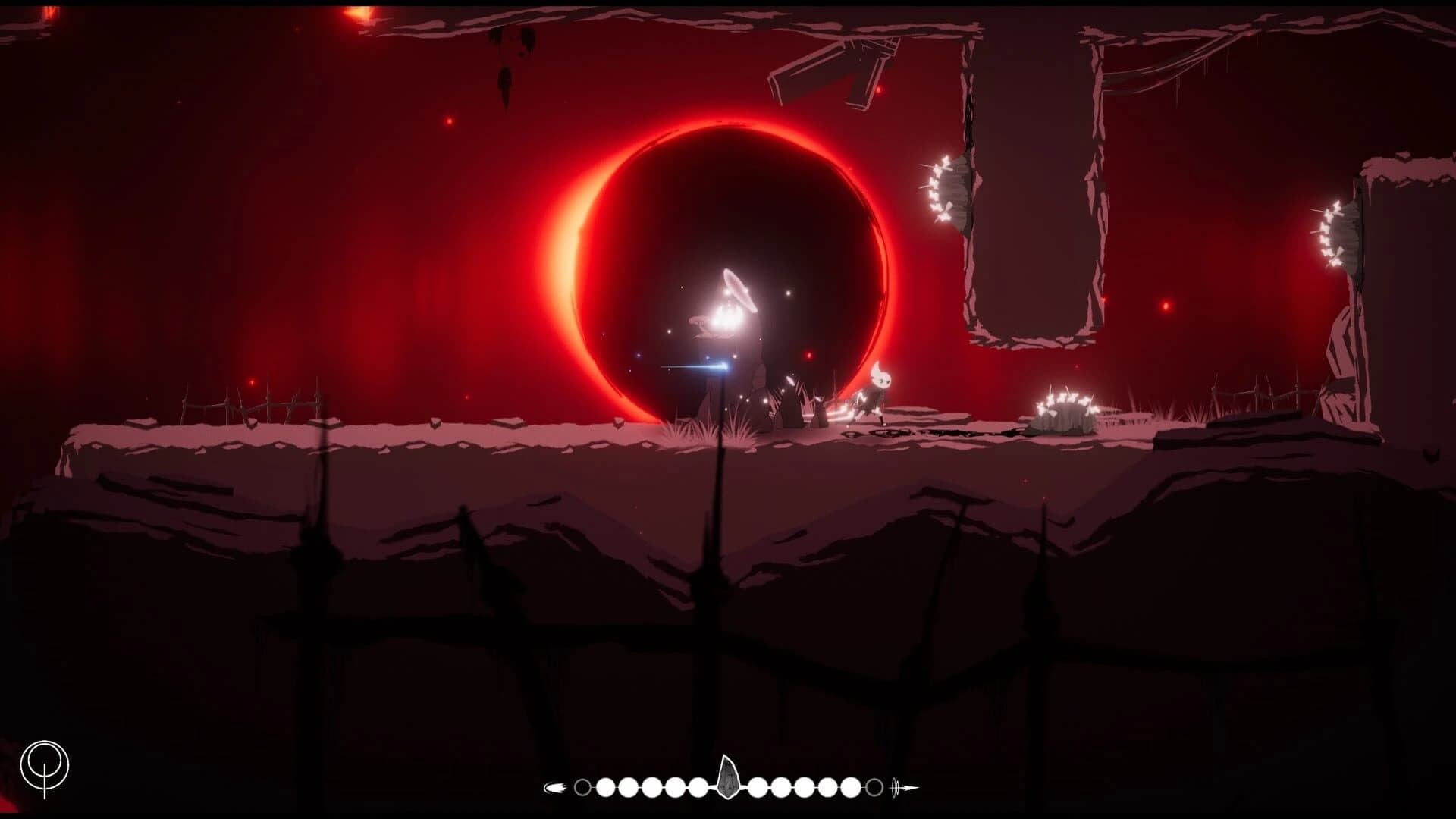Toggle the filled orb right of the shard
Viewport: 1456px width, 819px height.
coord(758,786)
